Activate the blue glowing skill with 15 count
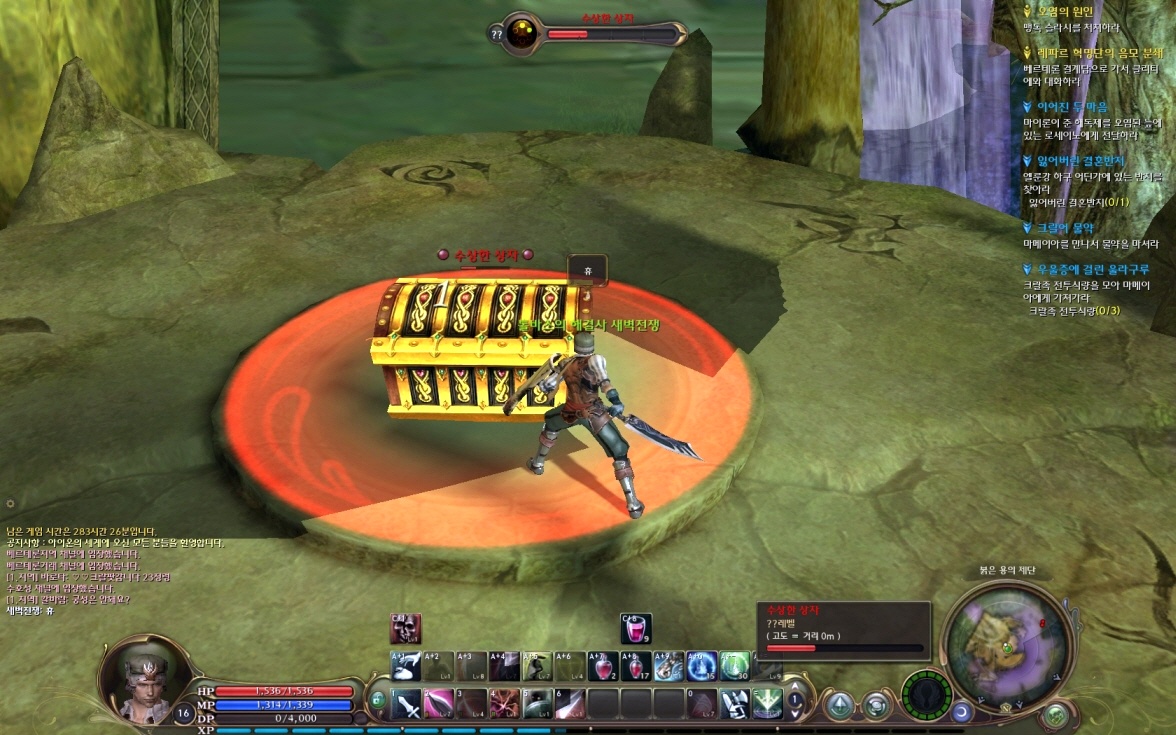Screen dimensions: 1176x735 click(702, 666)
